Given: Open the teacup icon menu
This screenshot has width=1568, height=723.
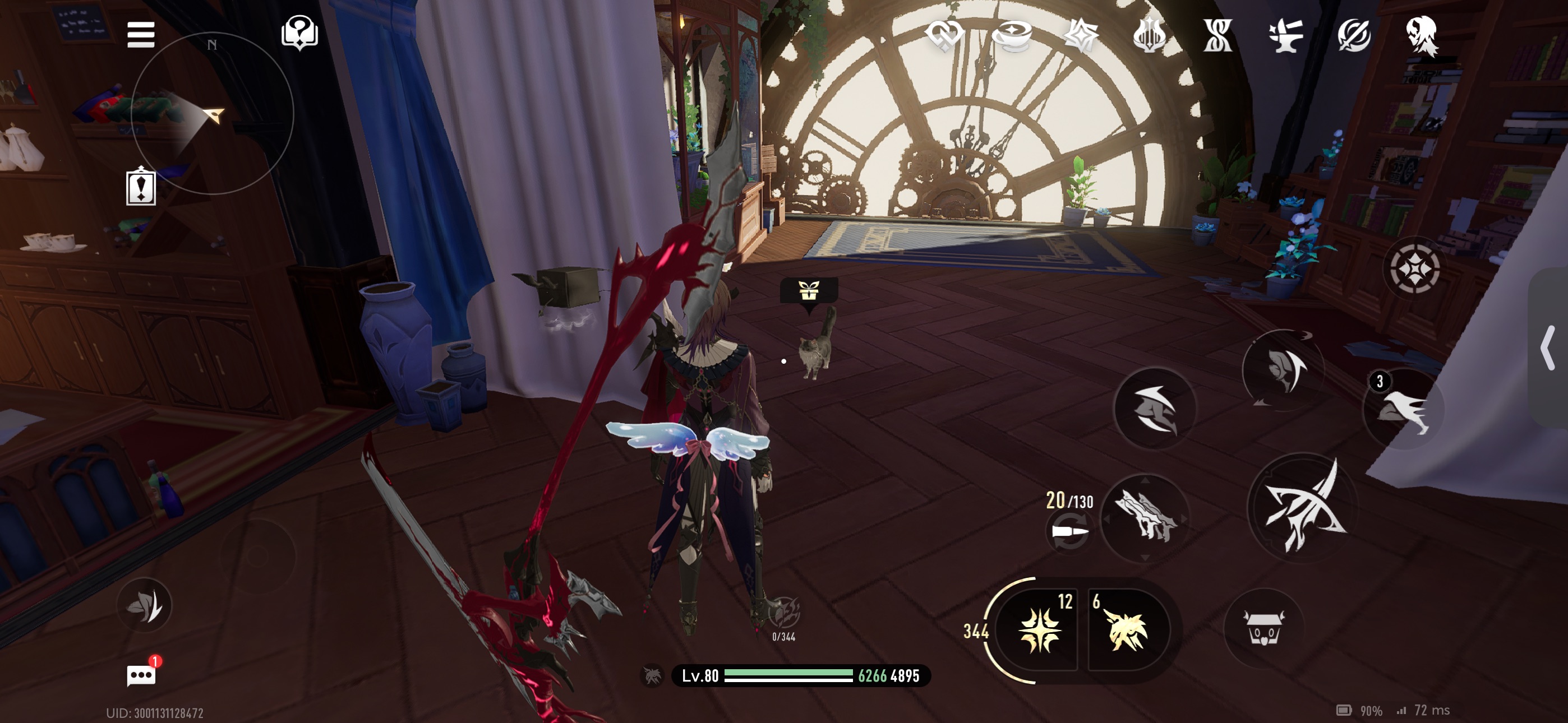Looking at the screenshot, I should pos(1012,35).
